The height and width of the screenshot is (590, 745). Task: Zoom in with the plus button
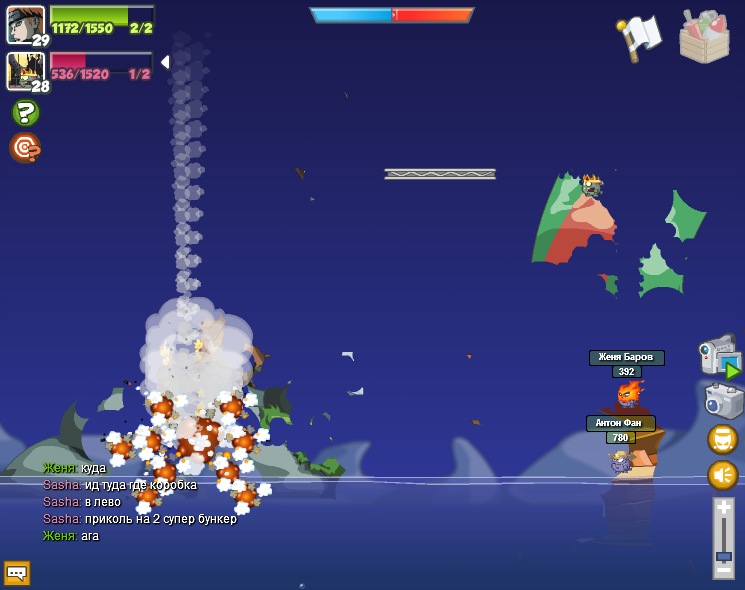[x=723, y=508]
